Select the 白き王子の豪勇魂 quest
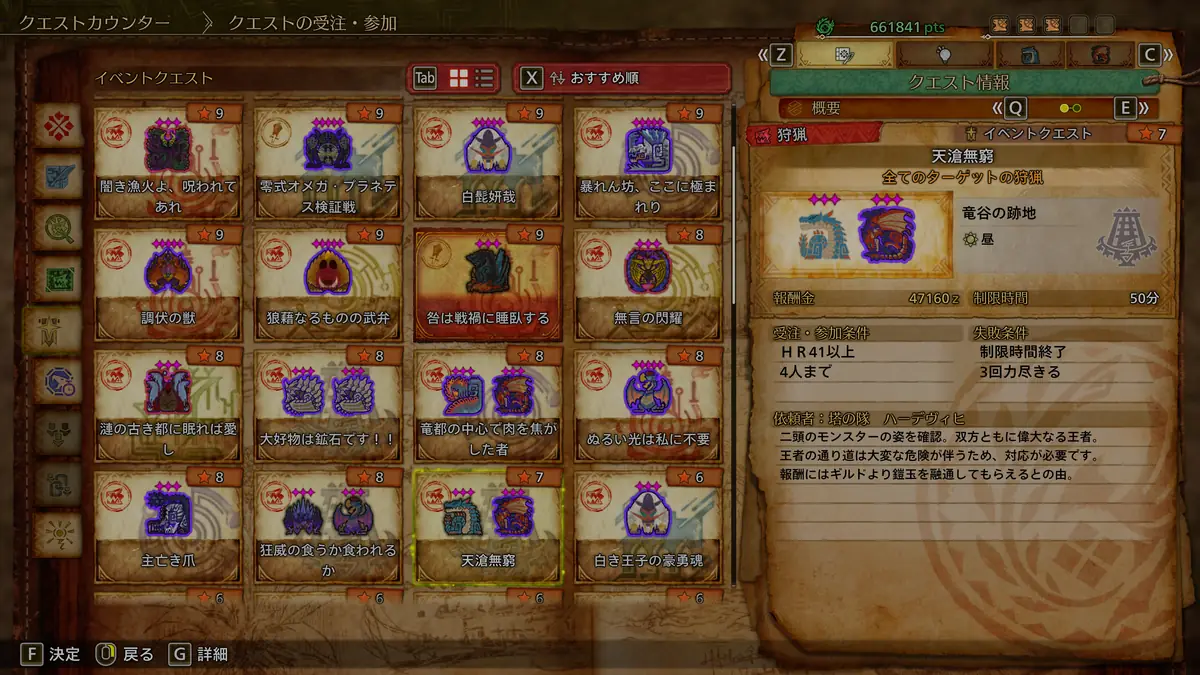1200x675 pixels. (647, 526)
